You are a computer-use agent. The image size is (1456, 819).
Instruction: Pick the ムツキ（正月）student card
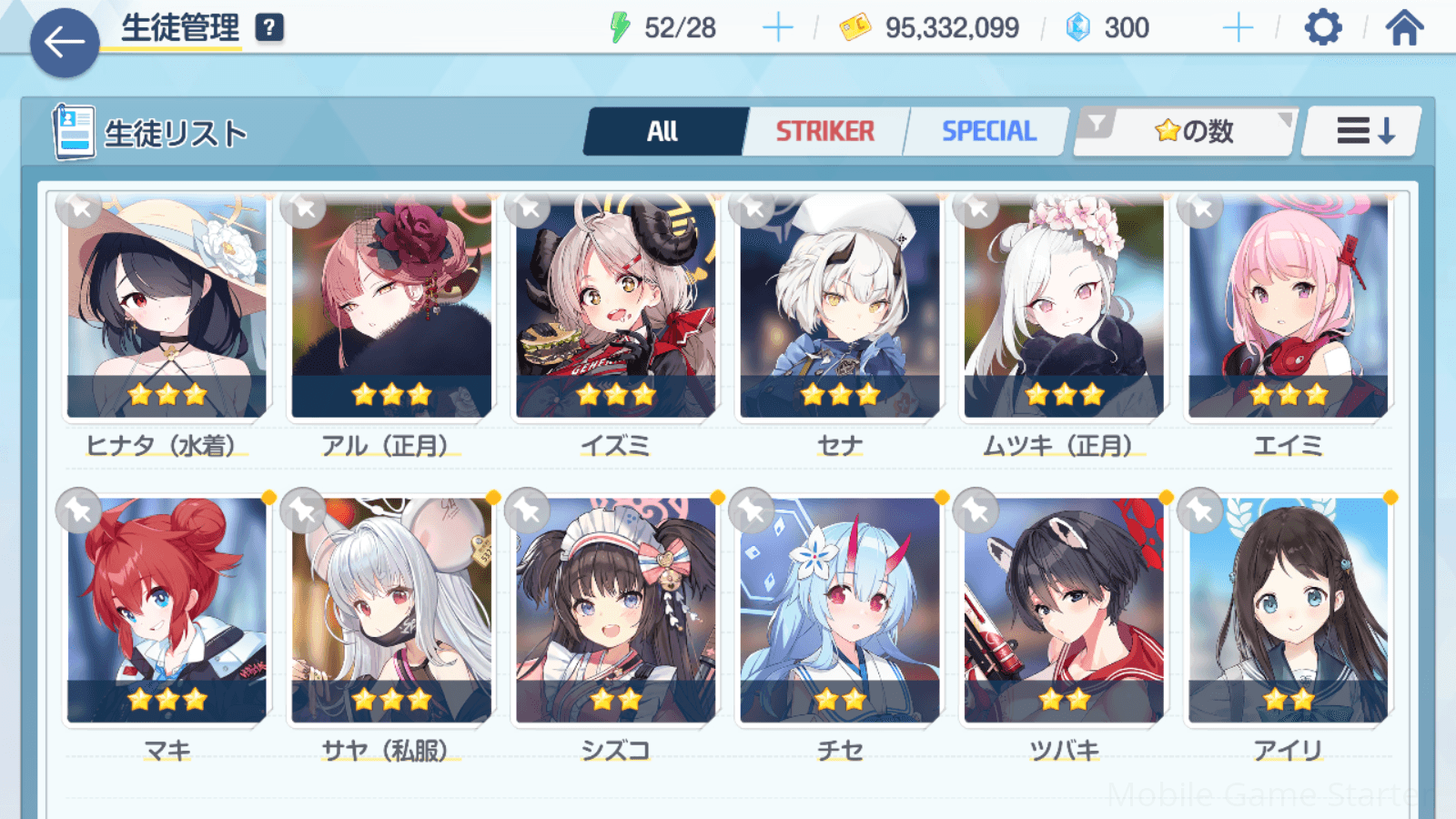click(x=1064, y=309)
